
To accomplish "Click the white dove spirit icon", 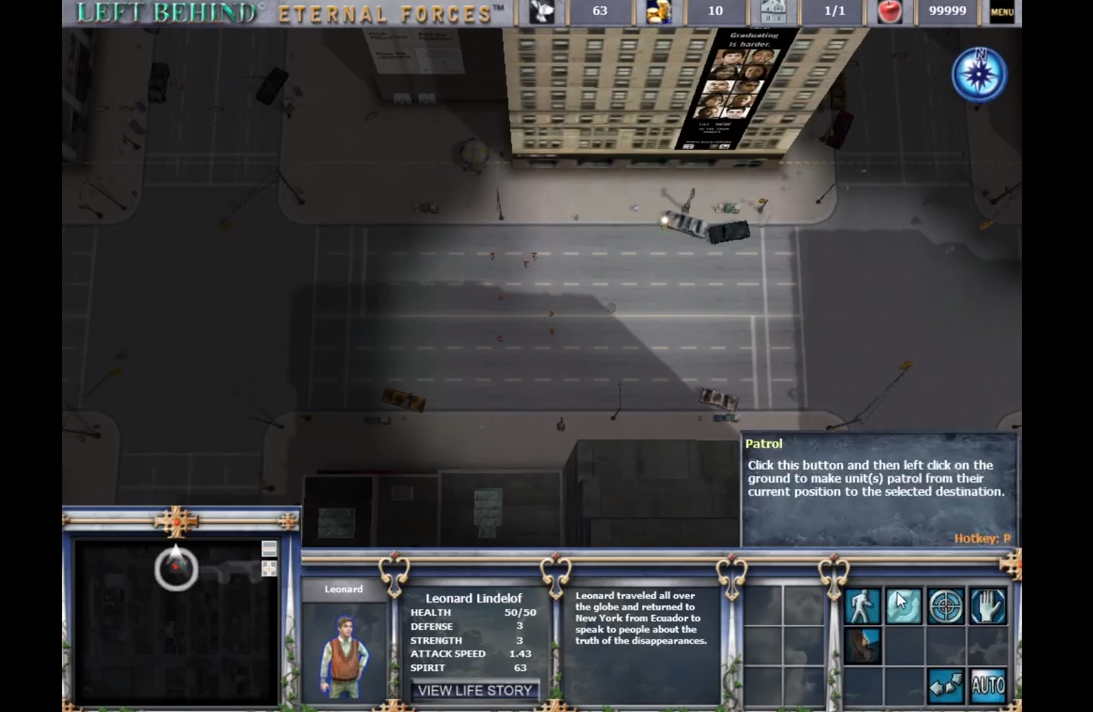I will 543,12.
